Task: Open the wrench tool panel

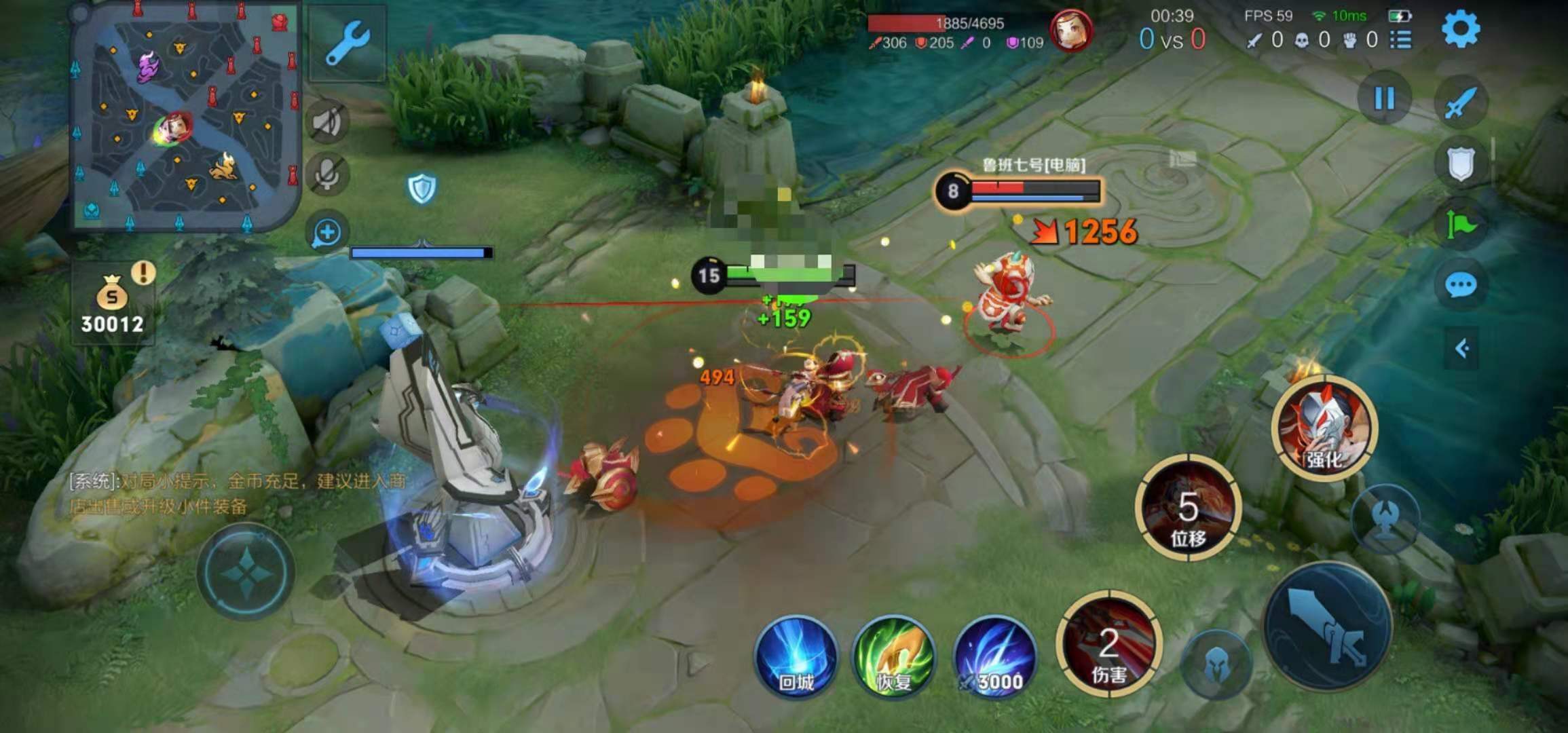Action: click(348, 43)
